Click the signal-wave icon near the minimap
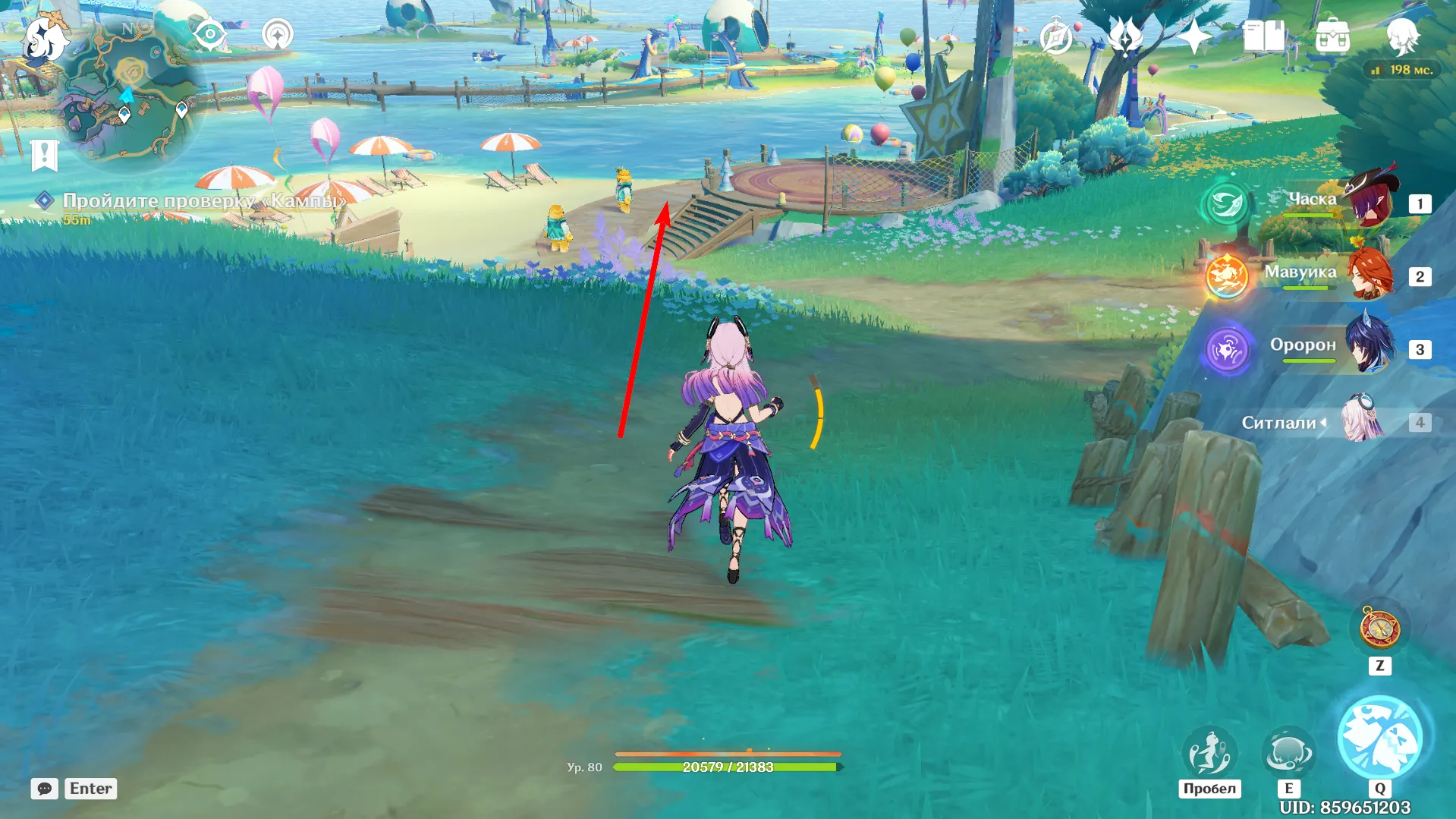The width and height of the screenshot is (1456, 819). click(277, 35)
